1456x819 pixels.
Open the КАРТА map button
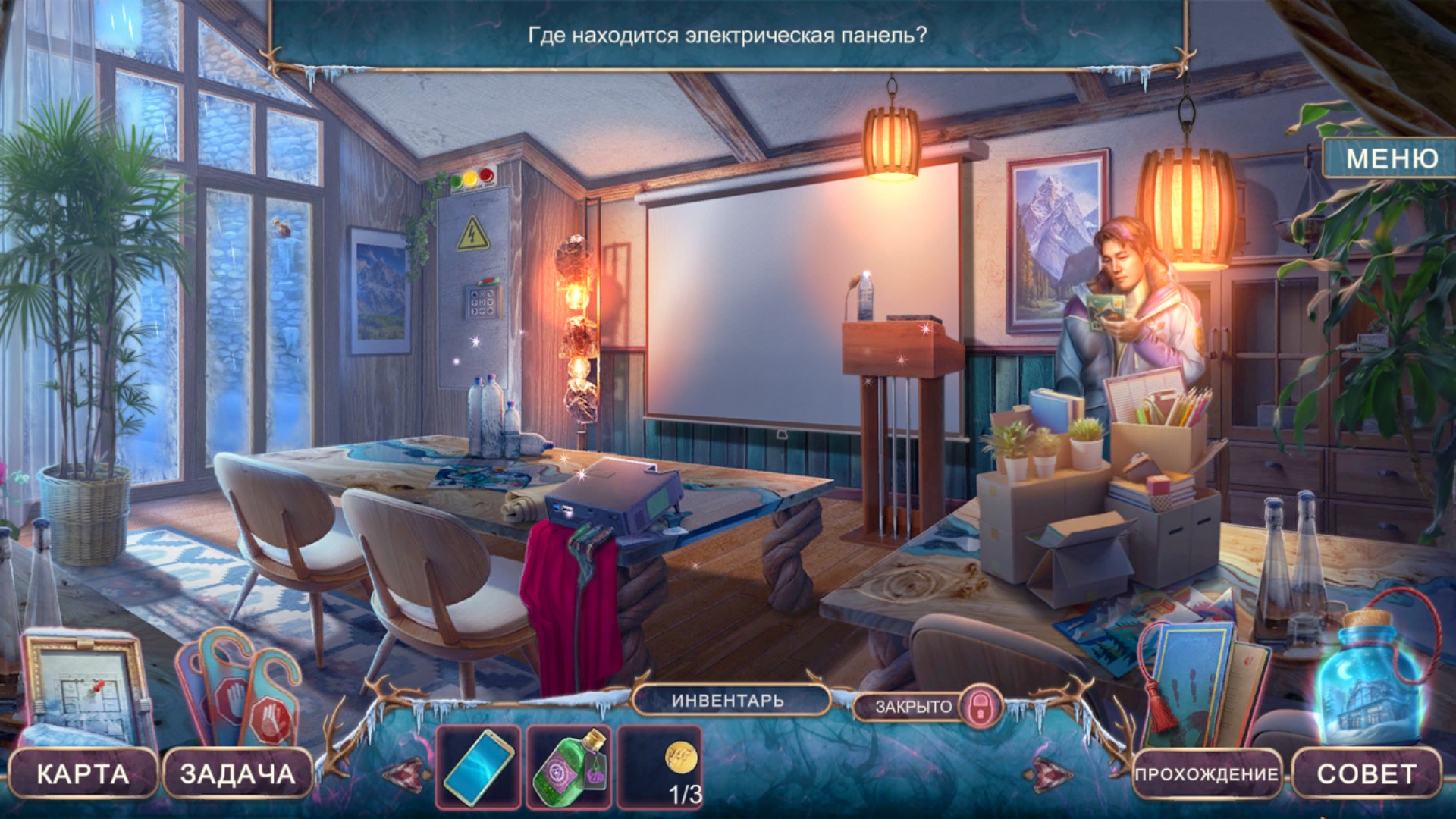[x=83, y=773]
